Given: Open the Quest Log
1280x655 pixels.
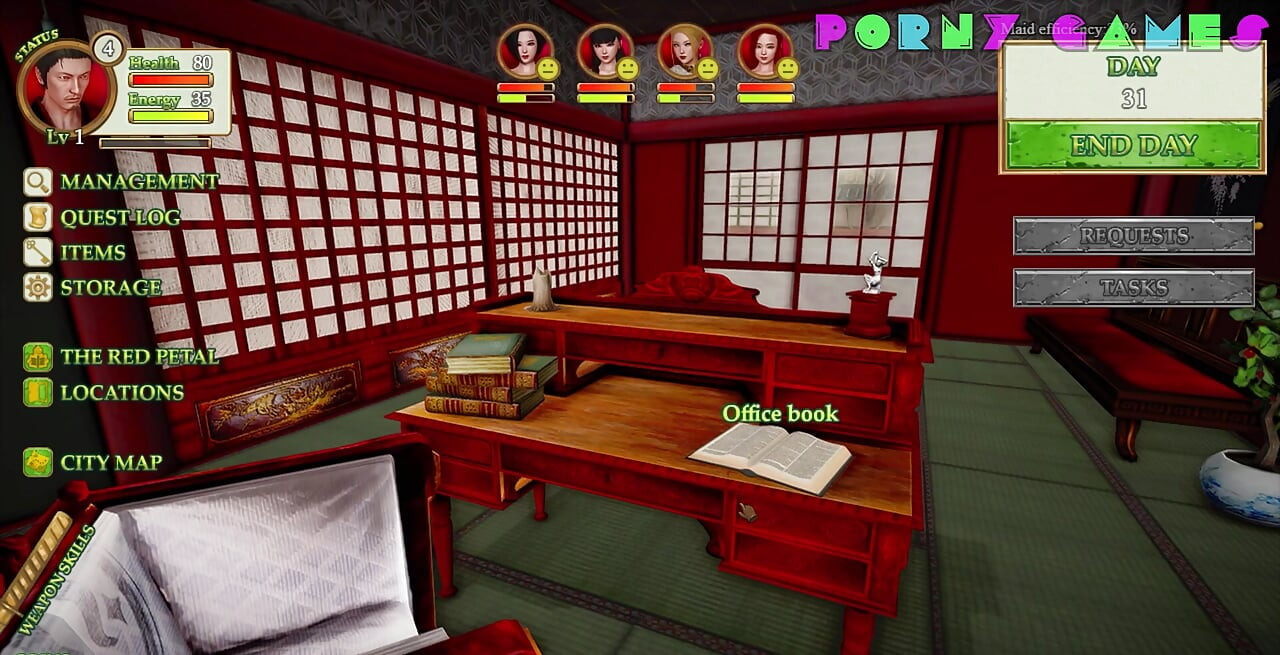Looking at the screenshot, I should pyautogui.click(x=120, y=217).
